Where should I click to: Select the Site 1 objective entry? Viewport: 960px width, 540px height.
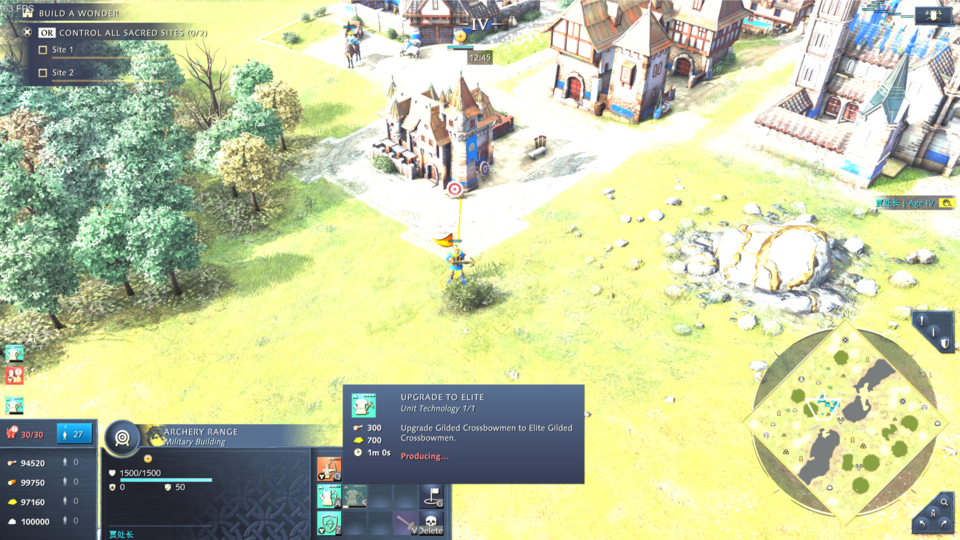click(x=63, y=49)
